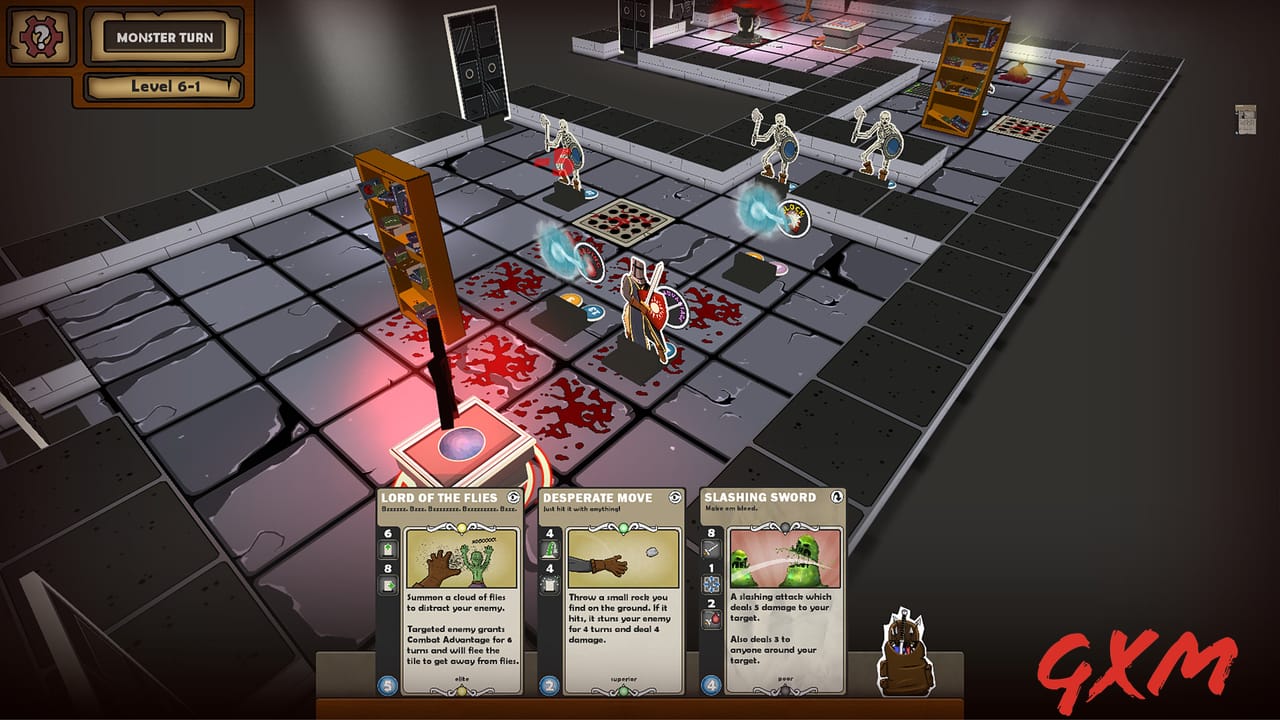This screenshot has height=720, width=1280.
Task: Click the energy cost 5 circle on Lord of the Flies
Action: coord(386,686)
